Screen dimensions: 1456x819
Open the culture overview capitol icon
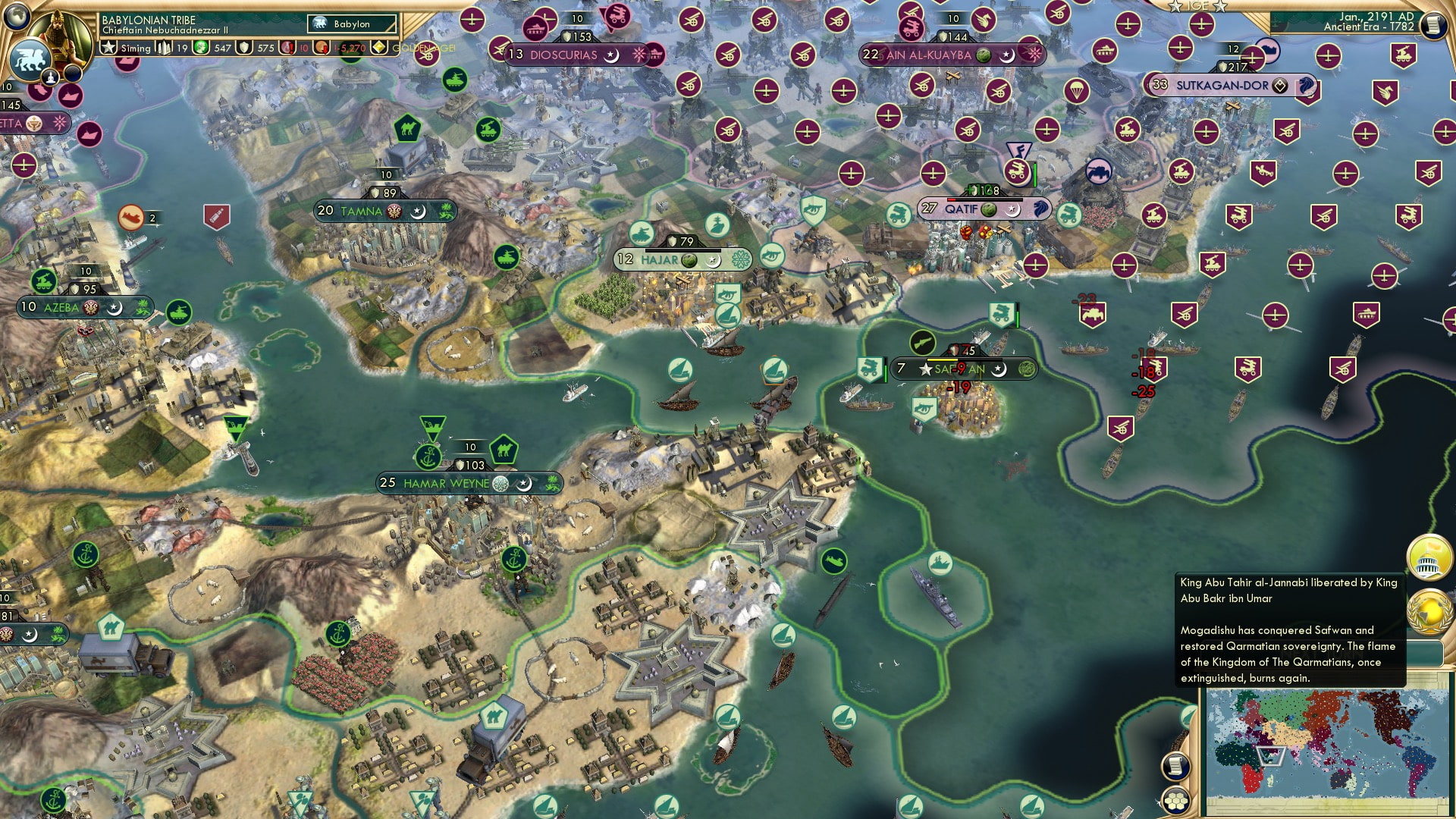(1429, 556)
